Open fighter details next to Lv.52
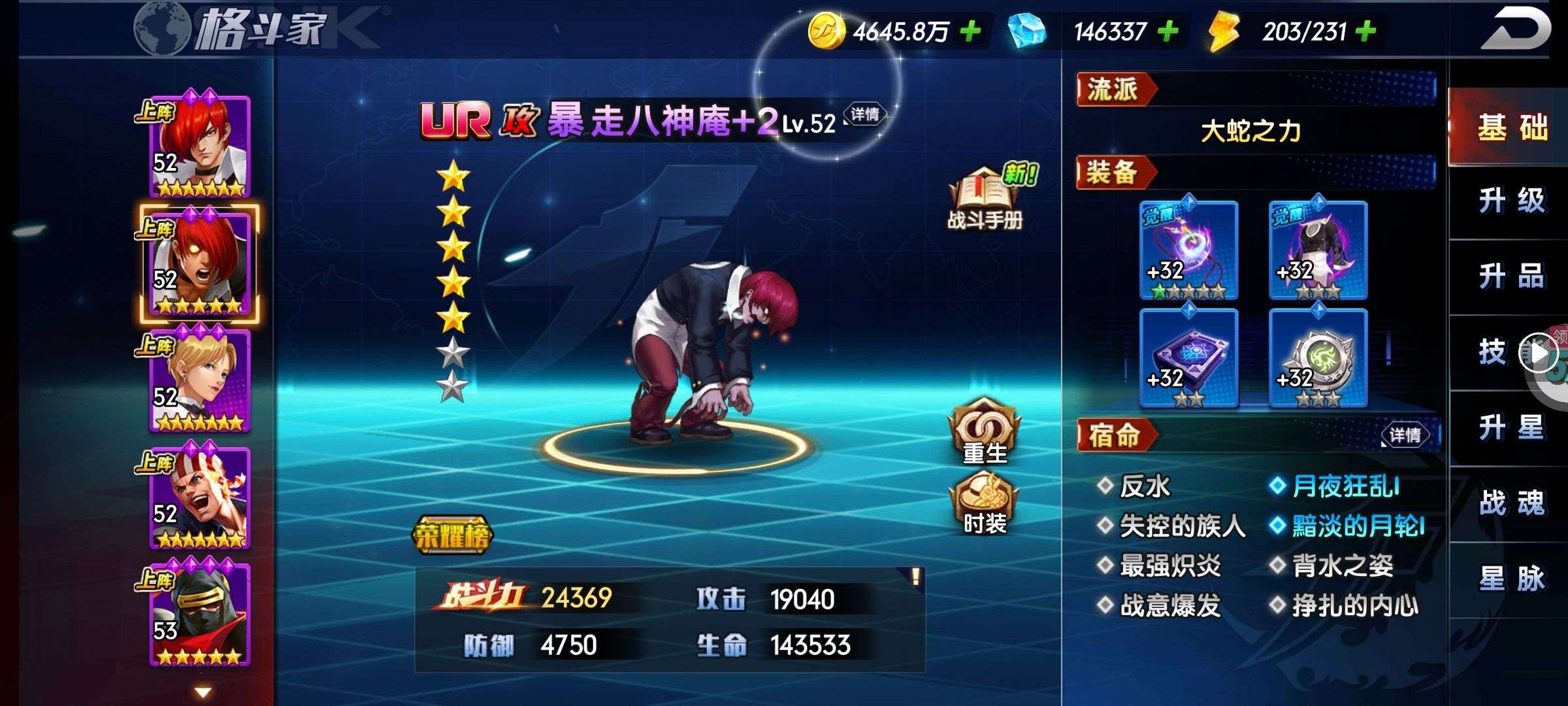This screenshot has width=1568, height=706. (865, 115)
